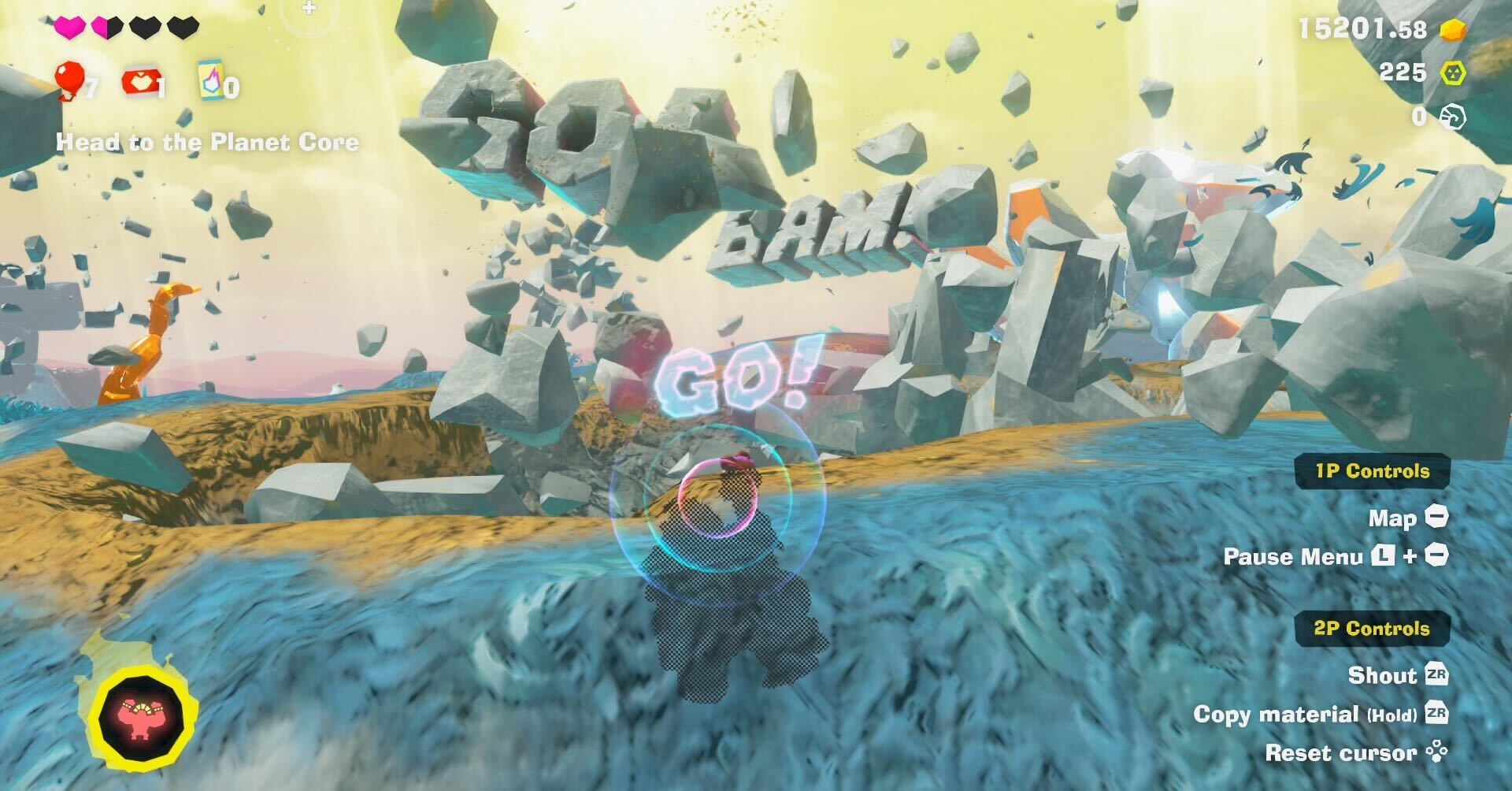Image resolution: width=1512 pixels, height=791 pixels.
Task: Click the gold nugget currency icon
Action: [1453, 30]
